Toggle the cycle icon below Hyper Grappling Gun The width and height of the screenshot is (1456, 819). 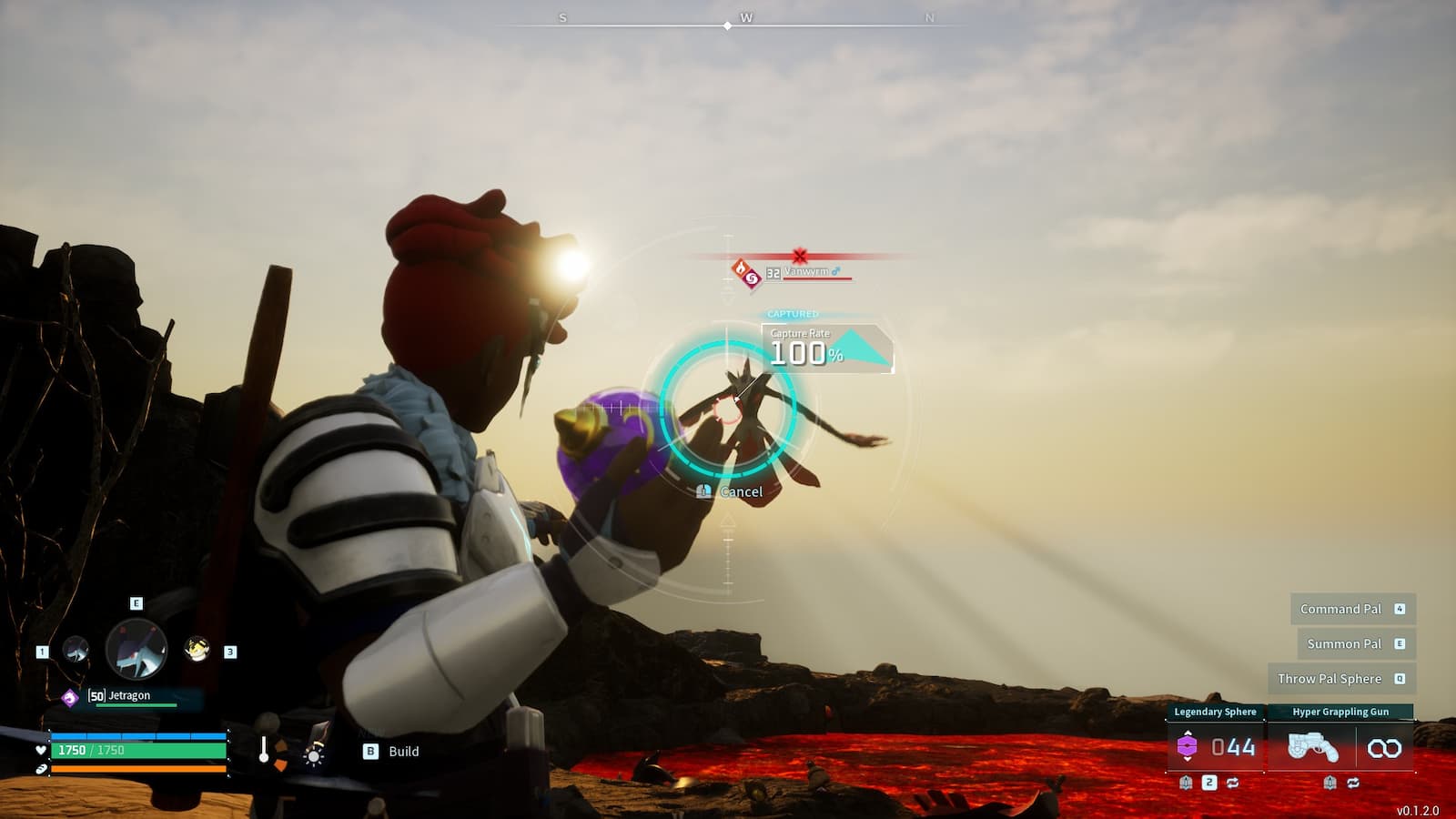1353,783
